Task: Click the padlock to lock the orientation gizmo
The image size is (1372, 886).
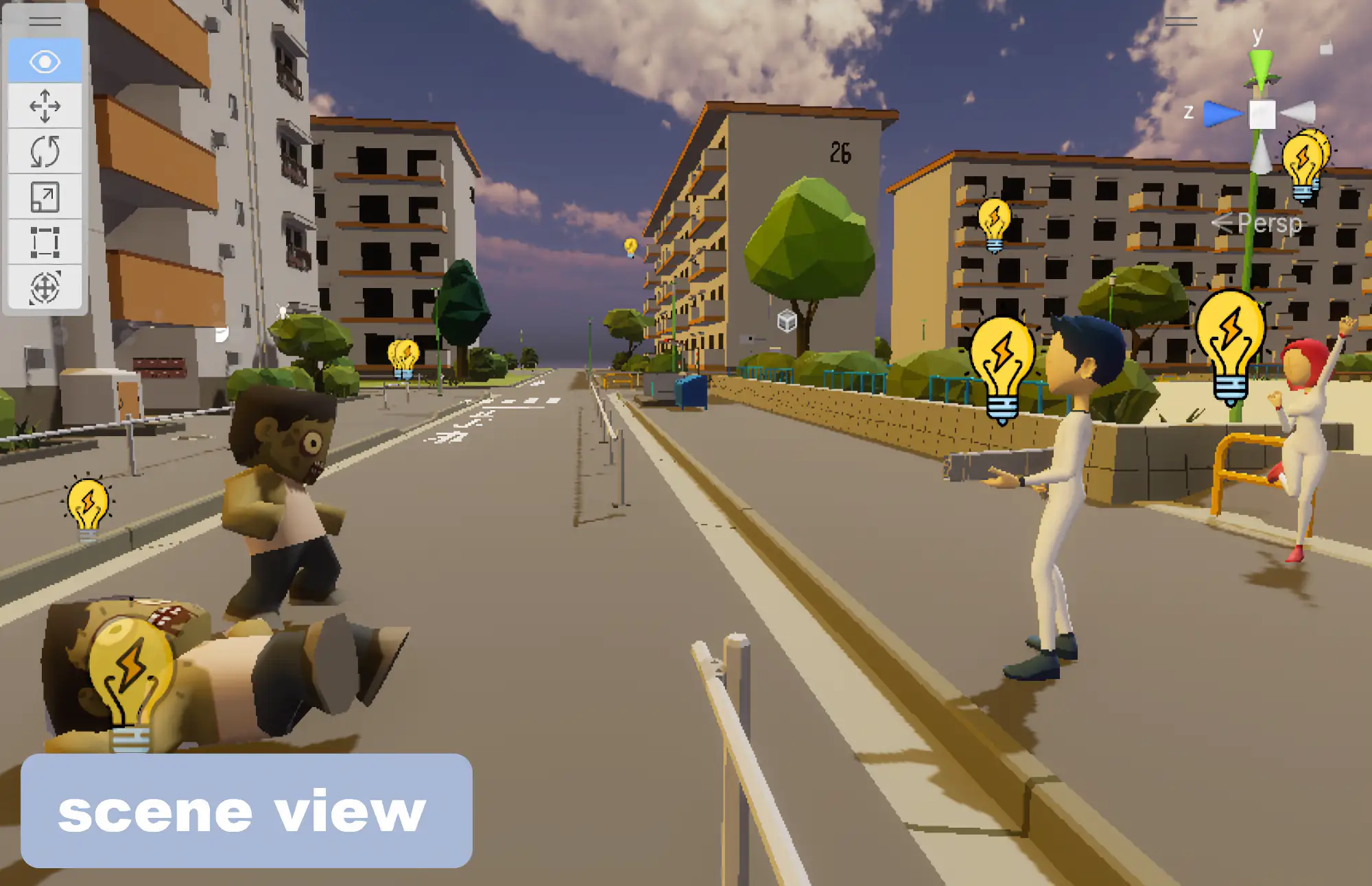Action: [1327, 46]
